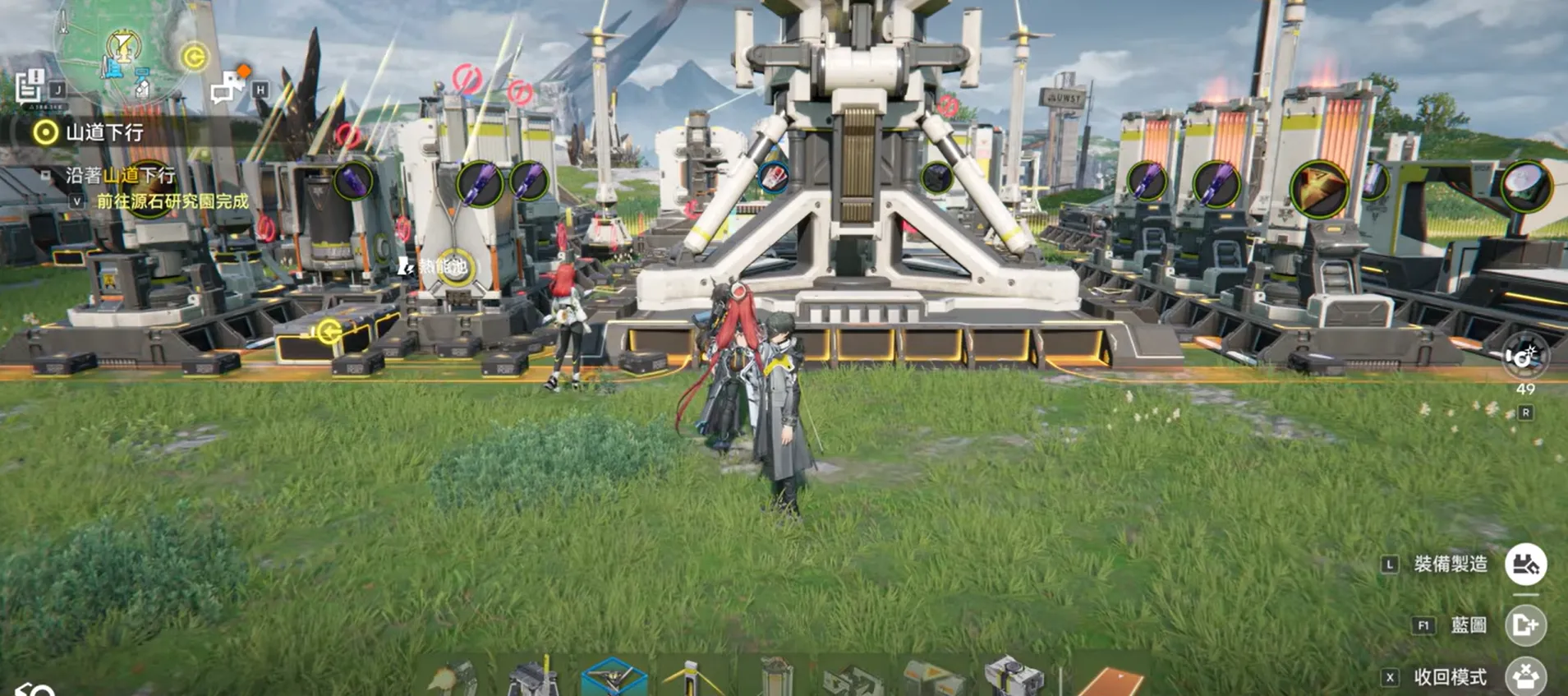1568x696 pixels.
Task: Click the yellow arrow marker on minimap edge
Action: tap(194, 58)
